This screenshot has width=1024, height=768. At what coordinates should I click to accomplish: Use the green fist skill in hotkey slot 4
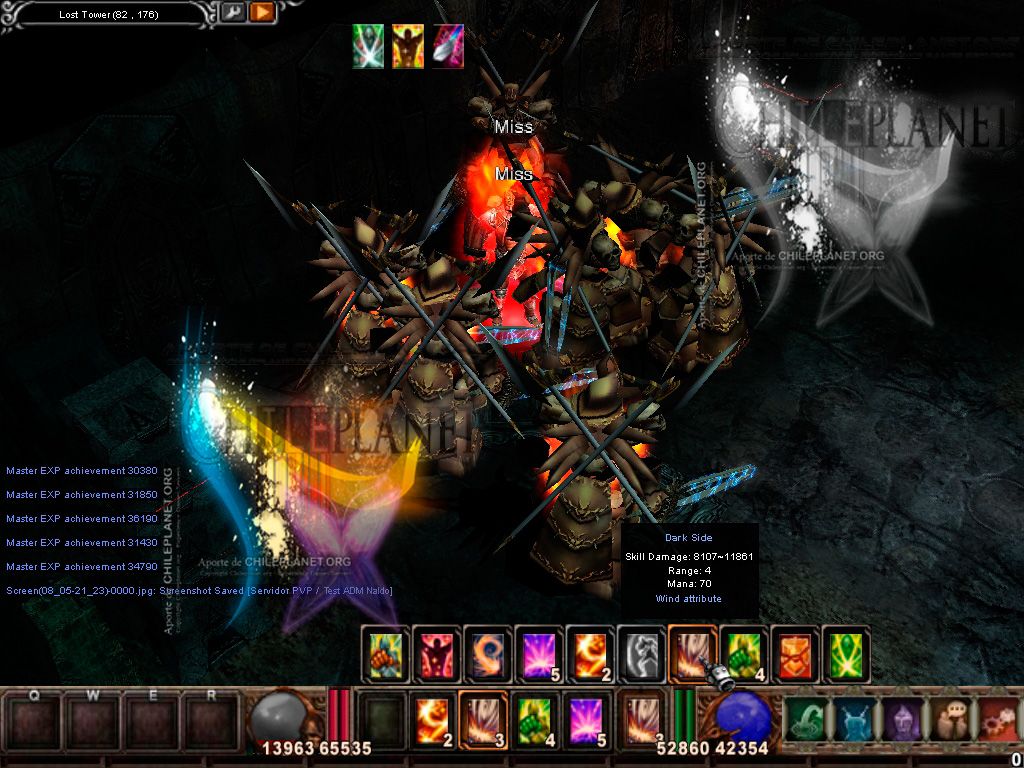coord(535,719)
